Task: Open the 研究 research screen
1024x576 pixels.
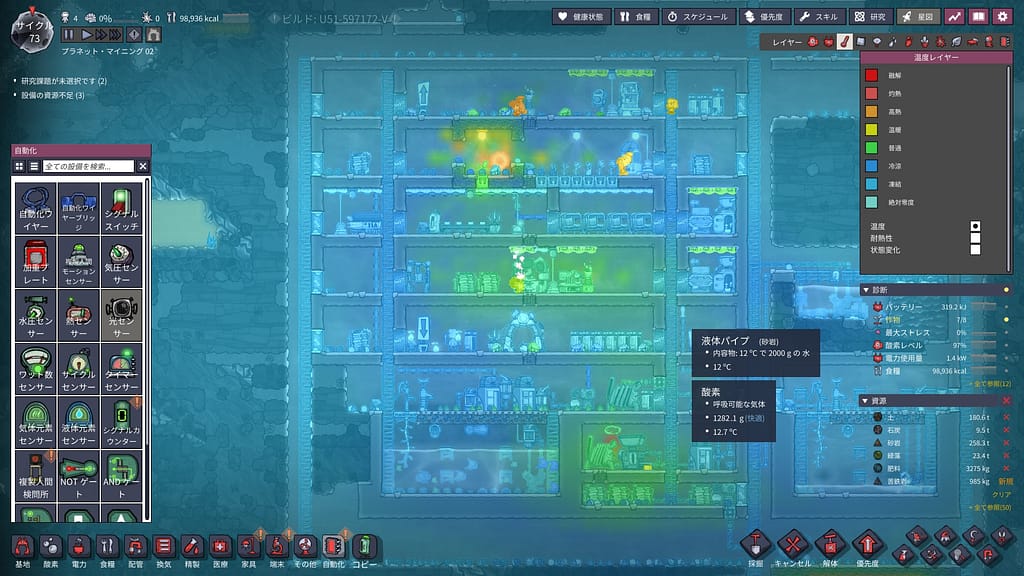Action: click(870, 17)
